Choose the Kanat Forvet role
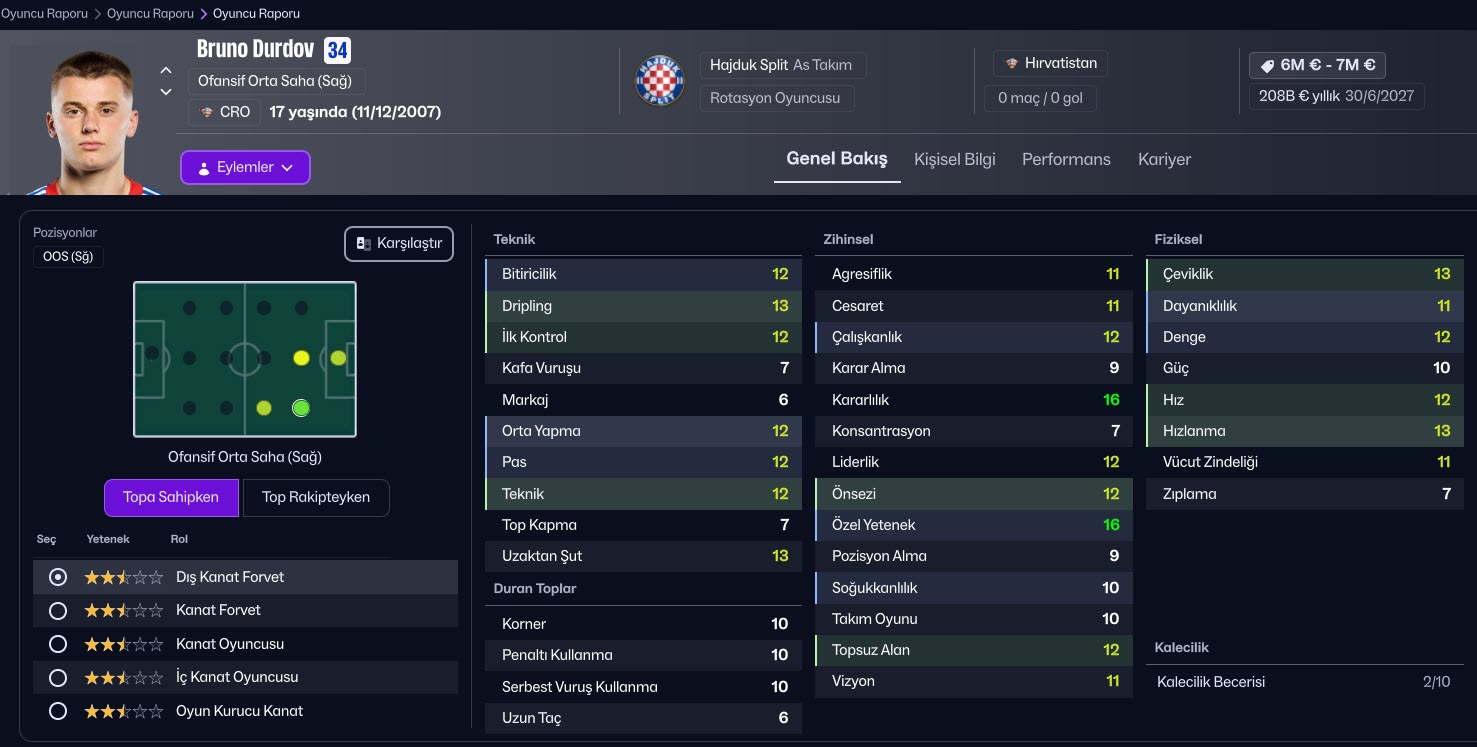 point(58,611)
